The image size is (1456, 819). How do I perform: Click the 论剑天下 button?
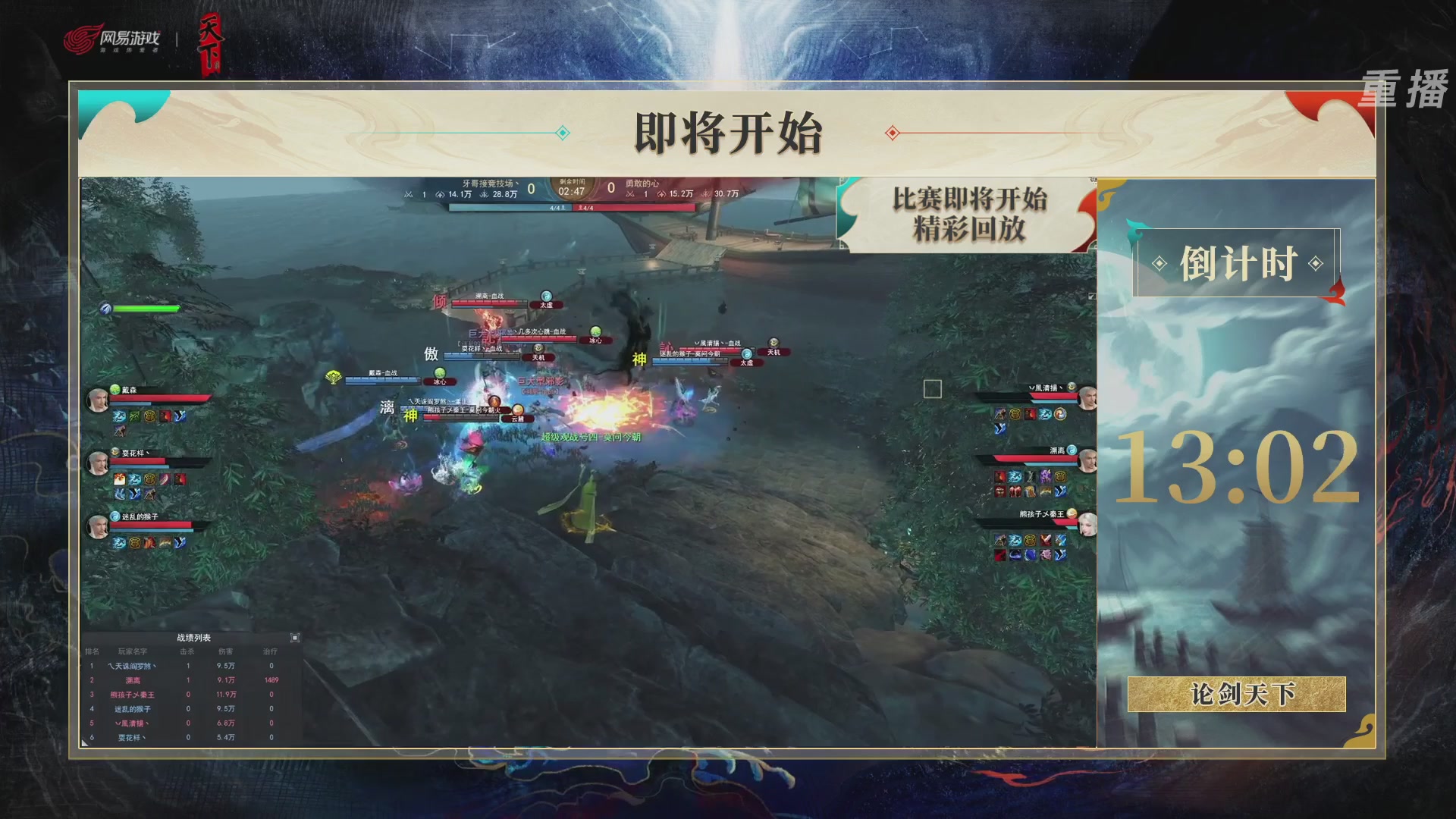click(1237, 695)
